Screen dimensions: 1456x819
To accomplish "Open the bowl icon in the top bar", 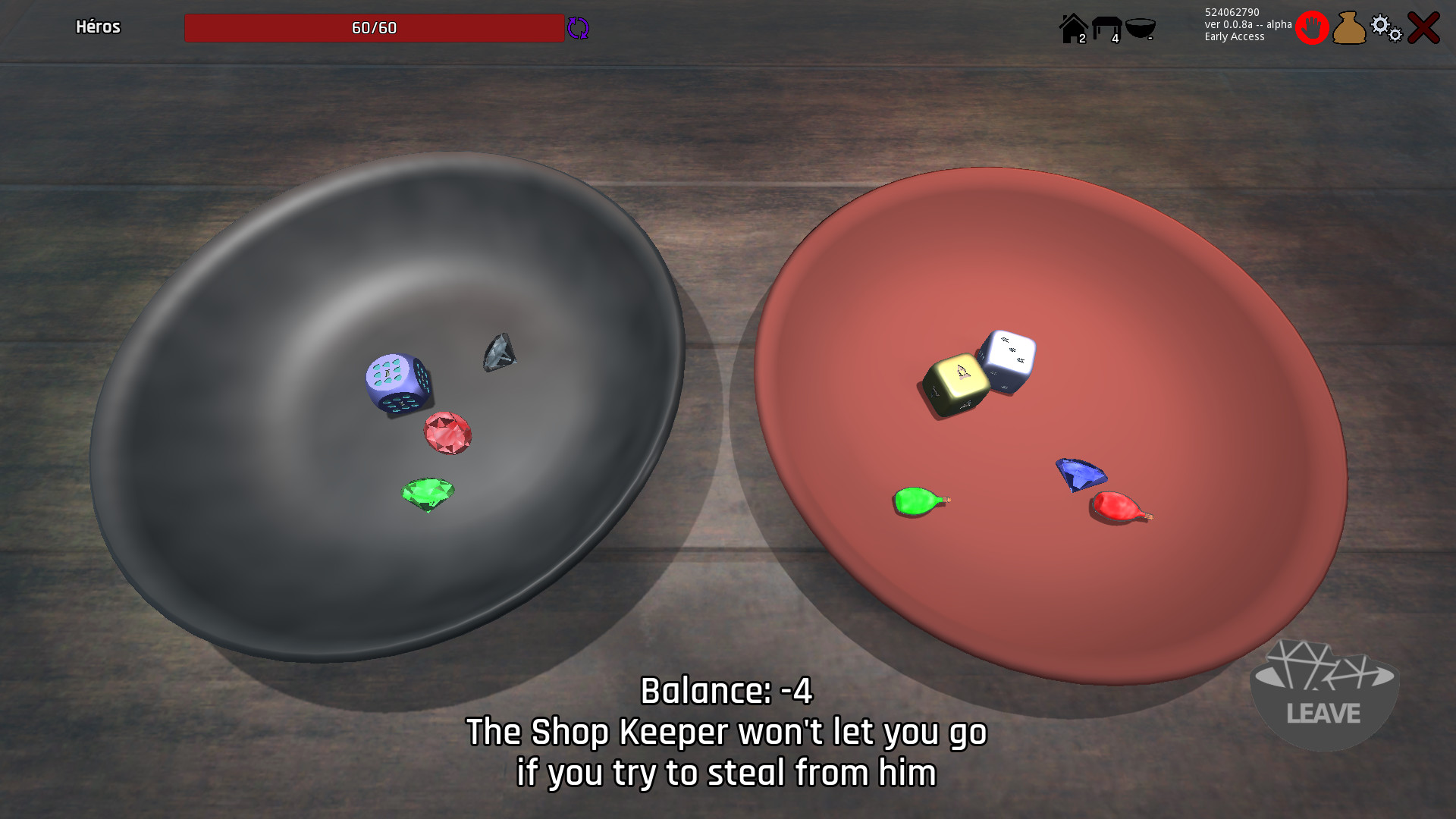I will [x=1142, y=27].
